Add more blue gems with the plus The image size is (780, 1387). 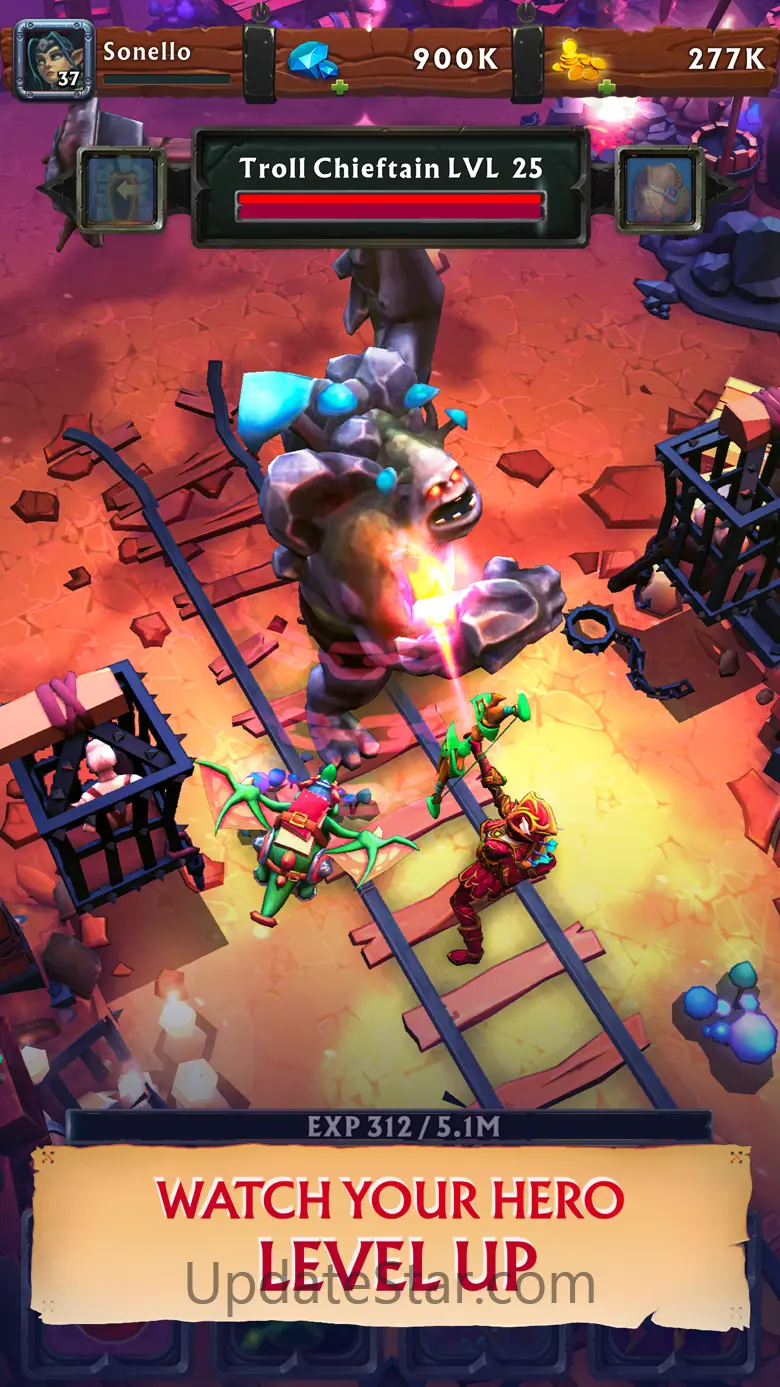pos(340,87)
